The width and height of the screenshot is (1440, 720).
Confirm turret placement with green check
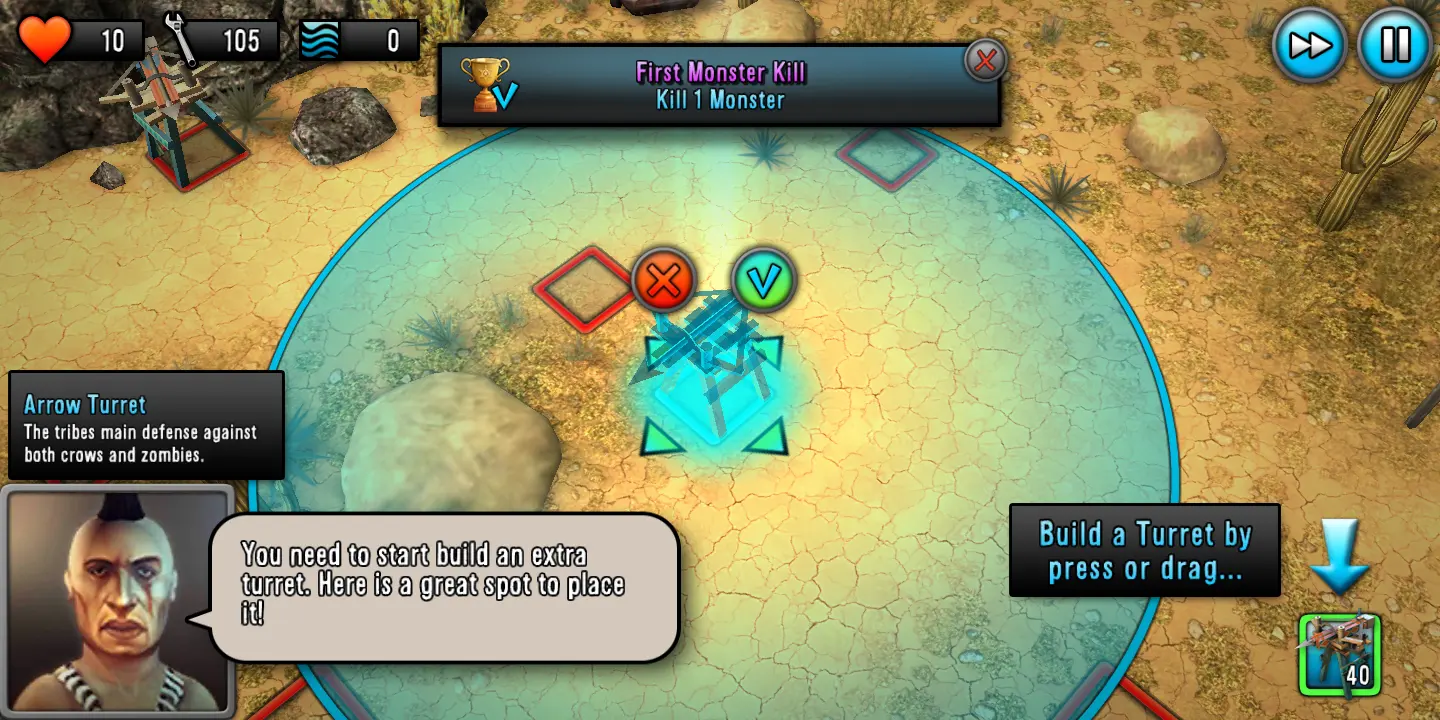tap(764, 282)
